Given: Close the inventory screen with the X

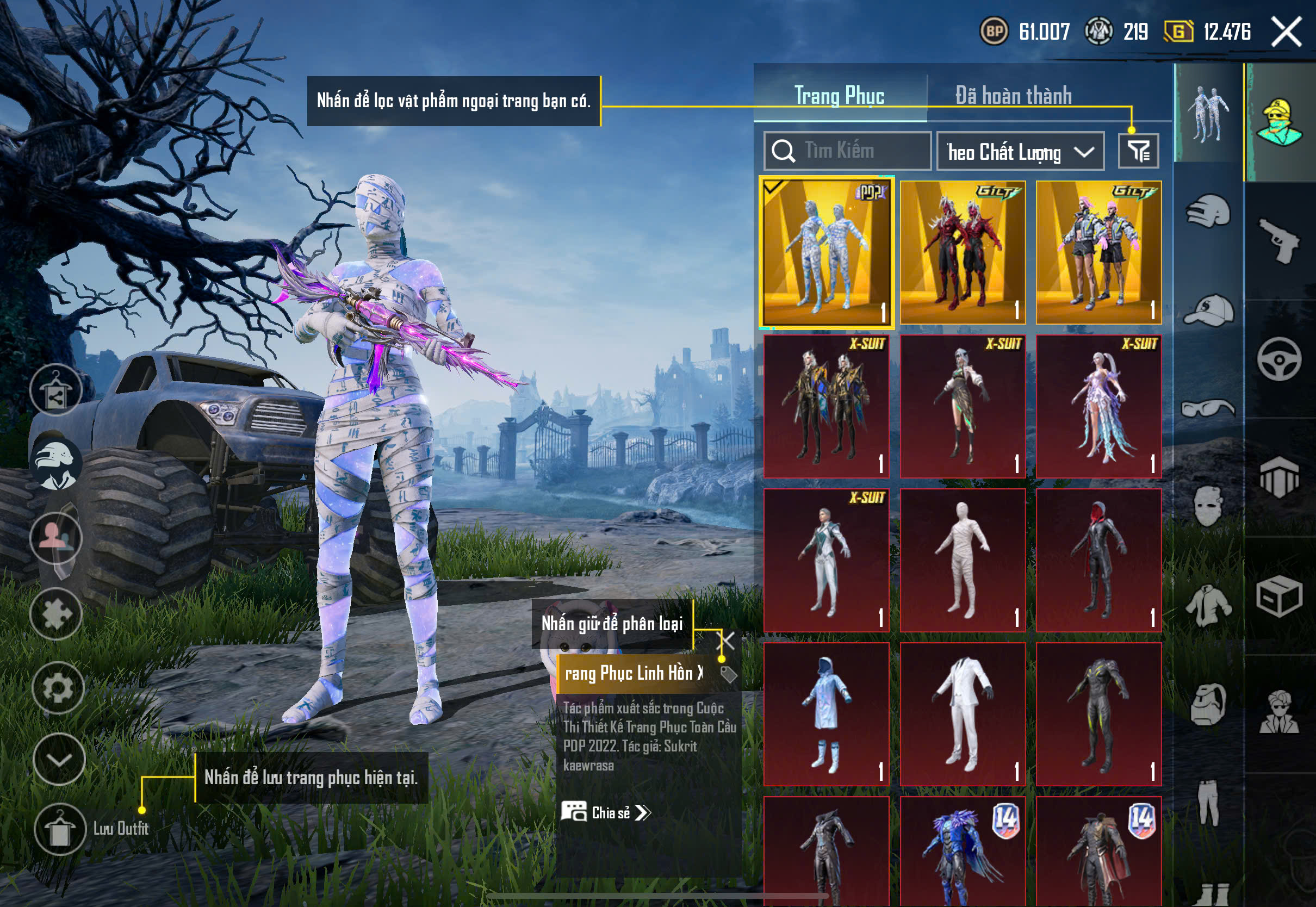Looking at the screenshot, I should click(1286, 32).
